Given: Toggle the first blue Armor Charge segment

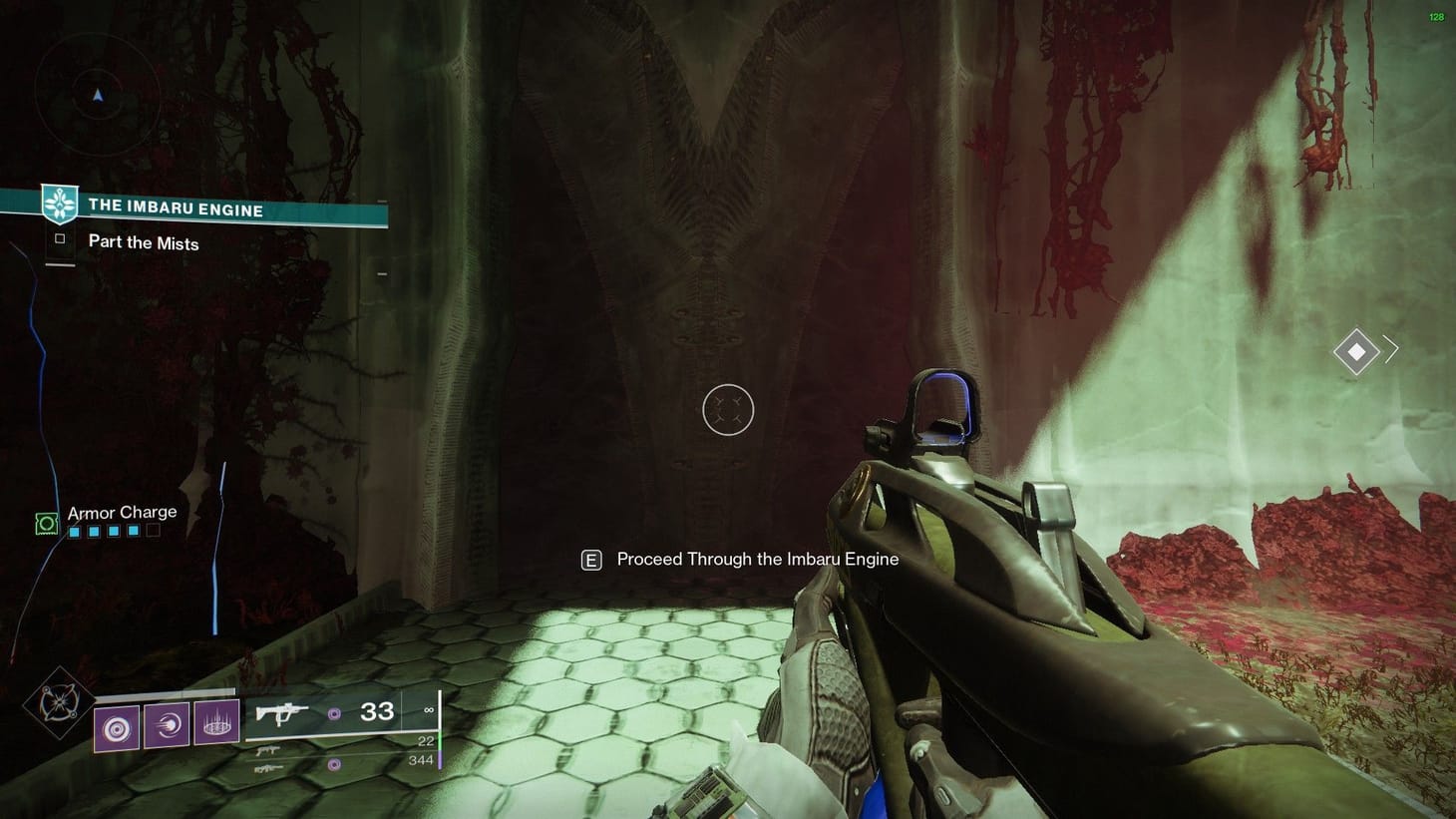Looking at the screenshot, I should [x=74, y=532].
